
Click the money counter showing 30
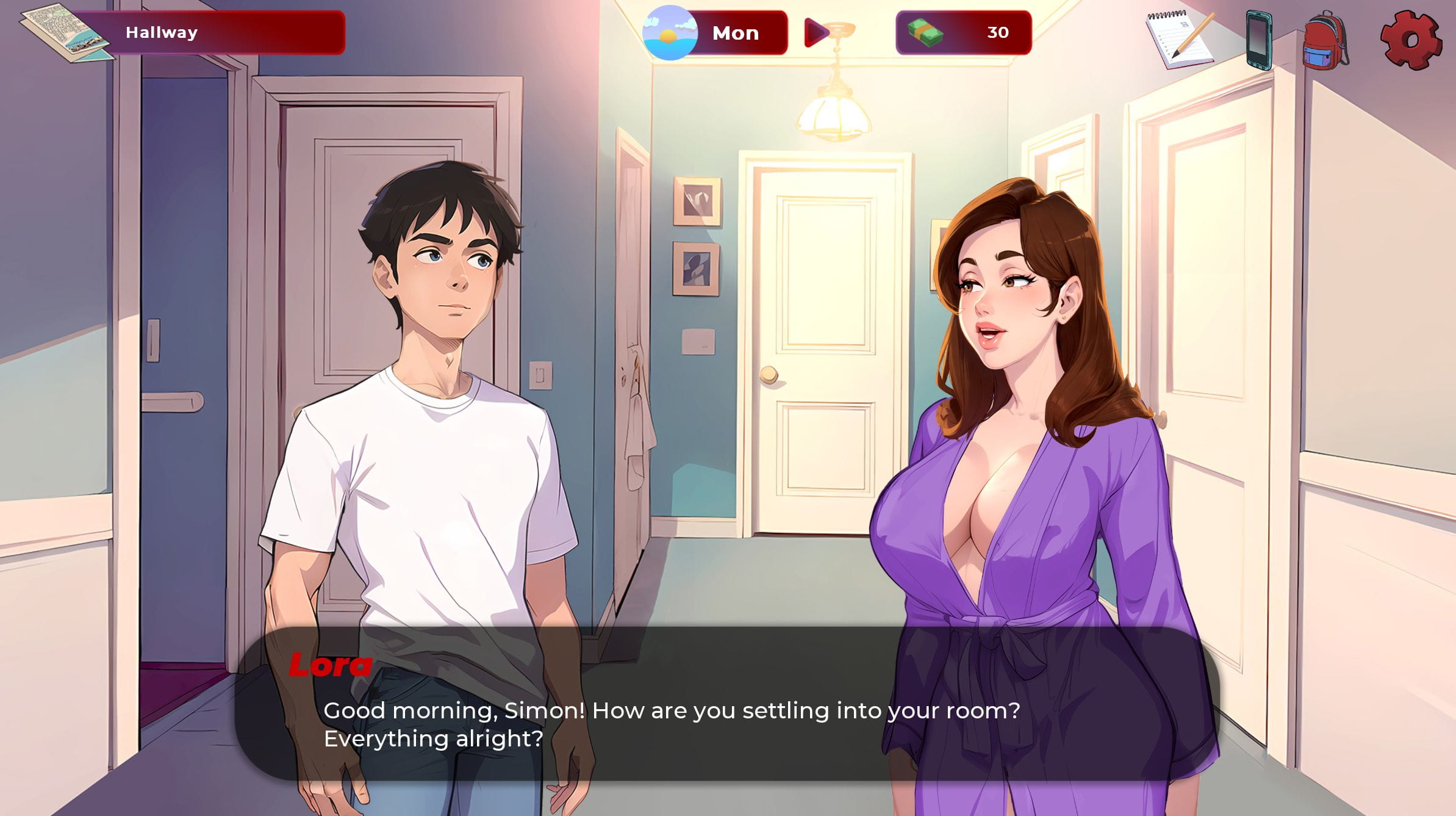pos(999,32)
